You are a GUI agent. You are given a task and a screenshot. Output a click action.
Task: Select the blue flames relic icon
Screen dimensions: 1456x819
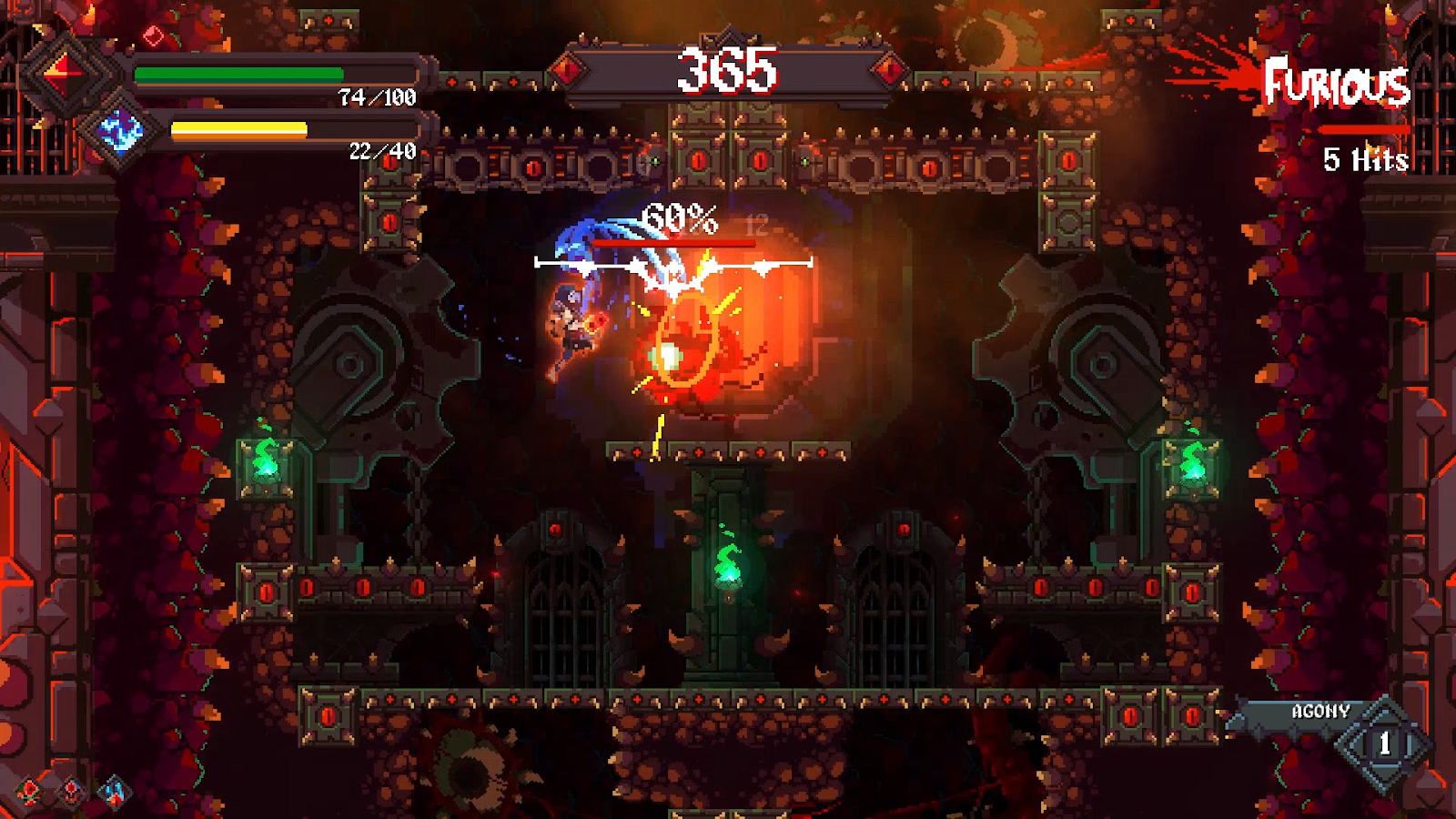point(115,792)
